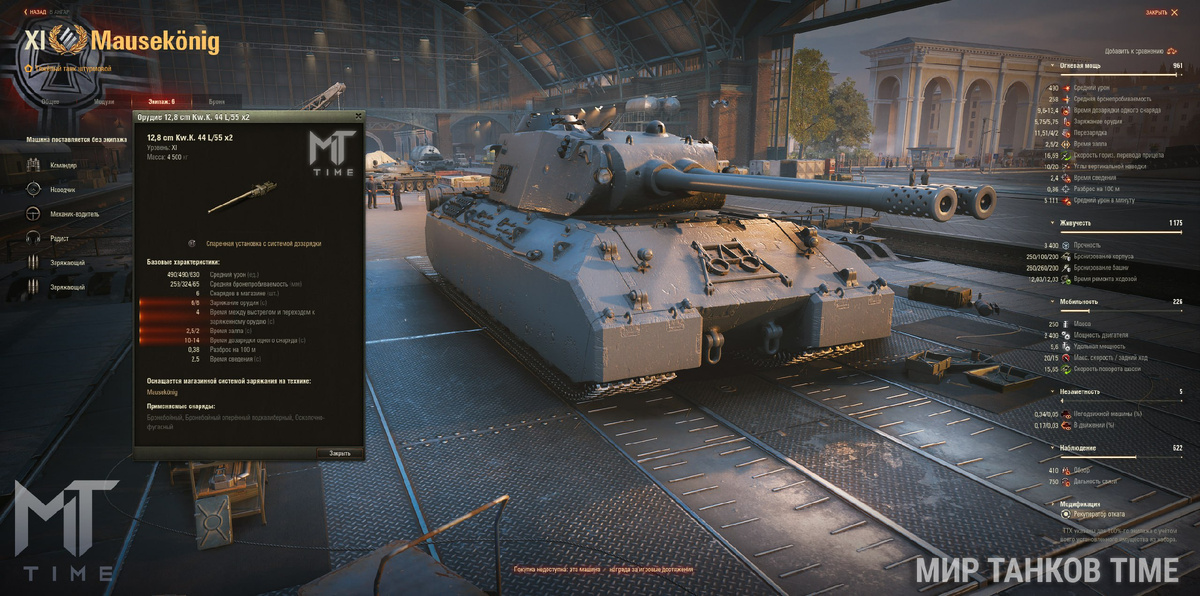Open the Модули tab
Screen dimensions: 1200x596
(104, 102)
